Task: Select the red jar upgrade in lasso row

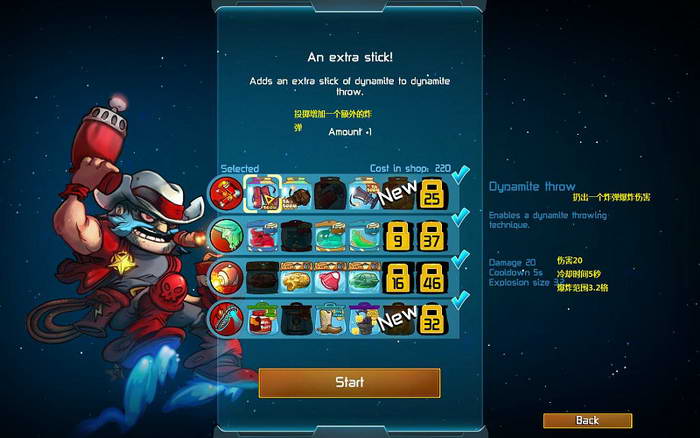Action: point(261,320)
